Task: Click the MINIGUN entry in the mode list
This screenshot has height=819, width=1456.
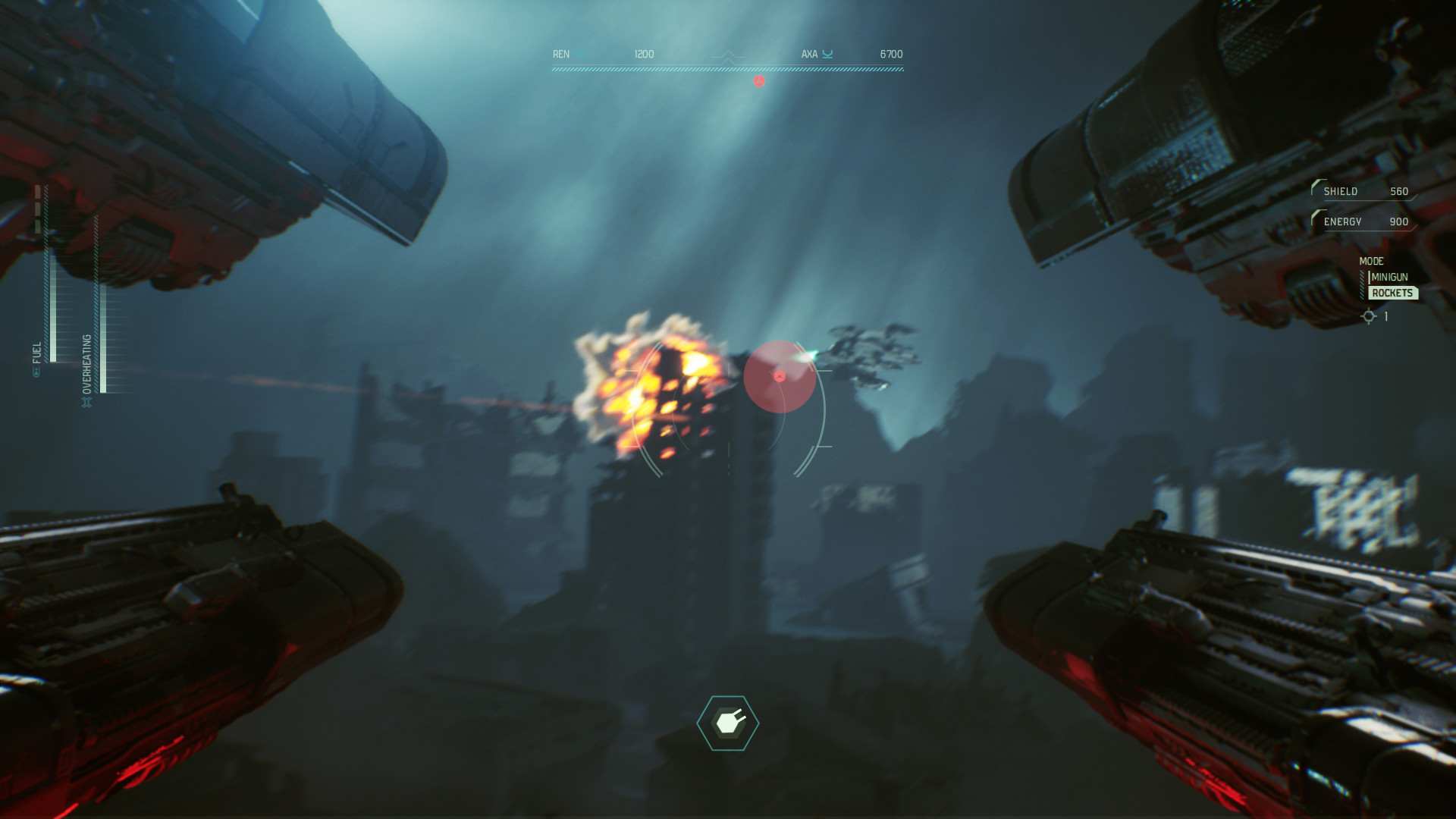Action: click(1389, 277)
